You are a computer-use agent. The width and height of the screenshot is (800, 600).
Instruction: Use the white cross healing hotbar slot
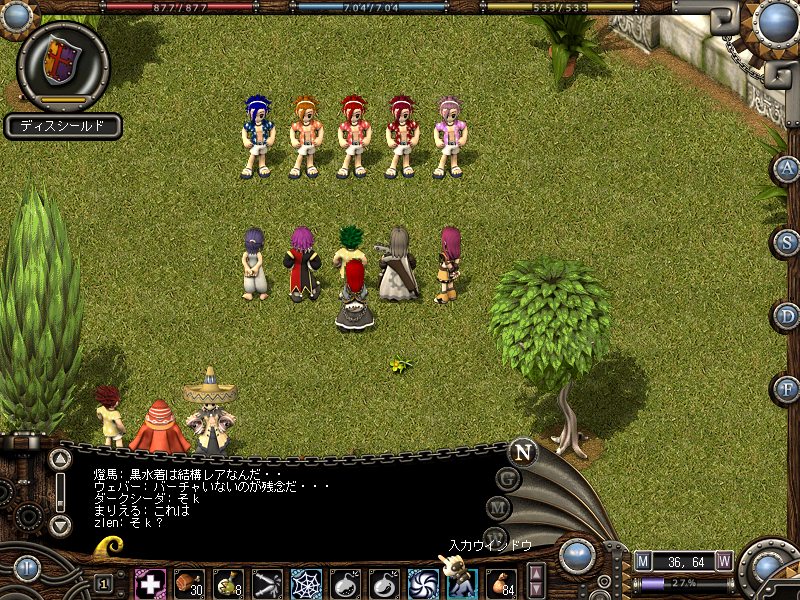[150, 582]
